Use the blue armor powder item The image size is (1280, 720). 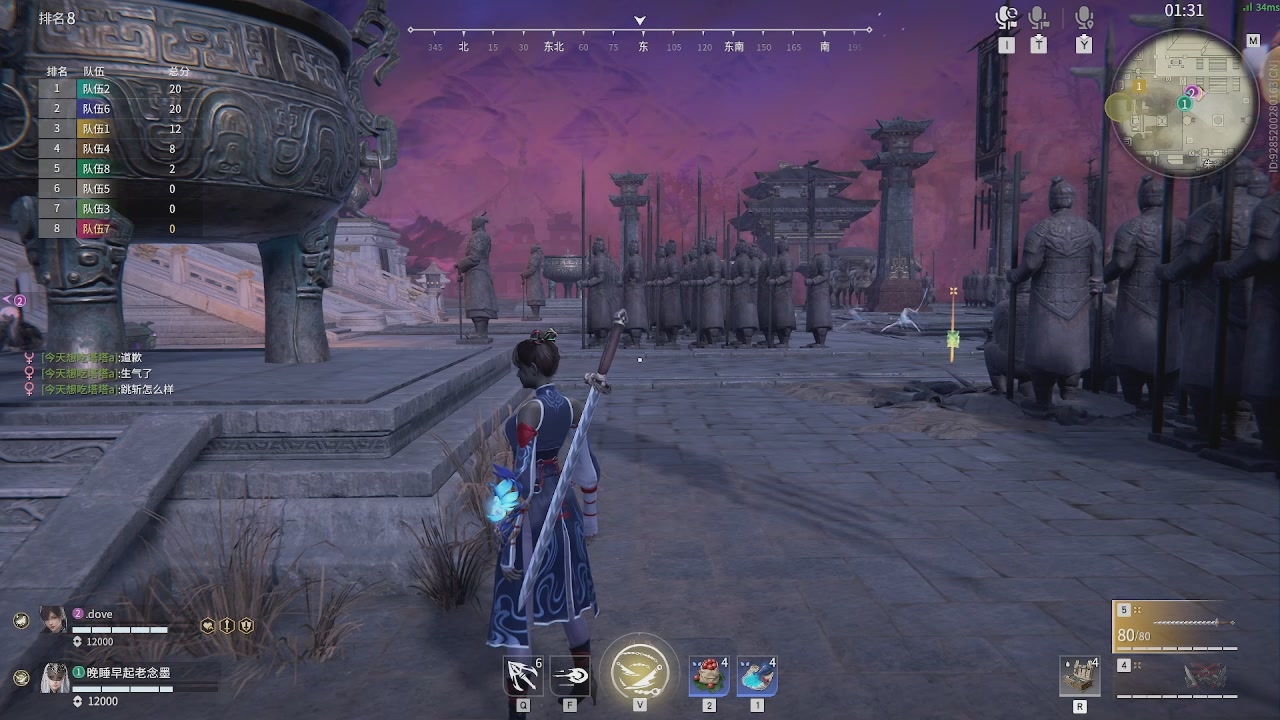[757, 676]
